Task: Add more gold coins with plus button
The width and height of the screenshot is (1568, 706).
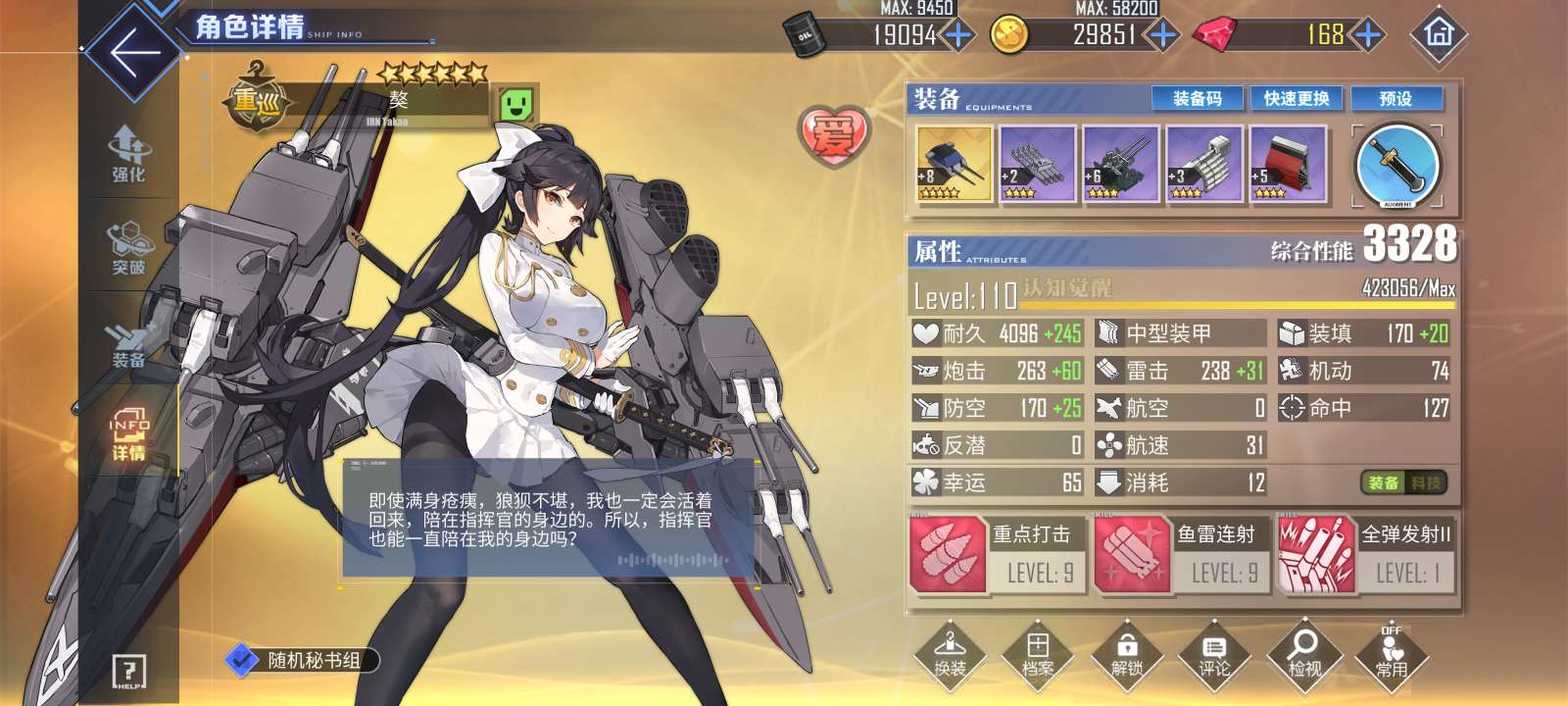Action: point(1162,35)
